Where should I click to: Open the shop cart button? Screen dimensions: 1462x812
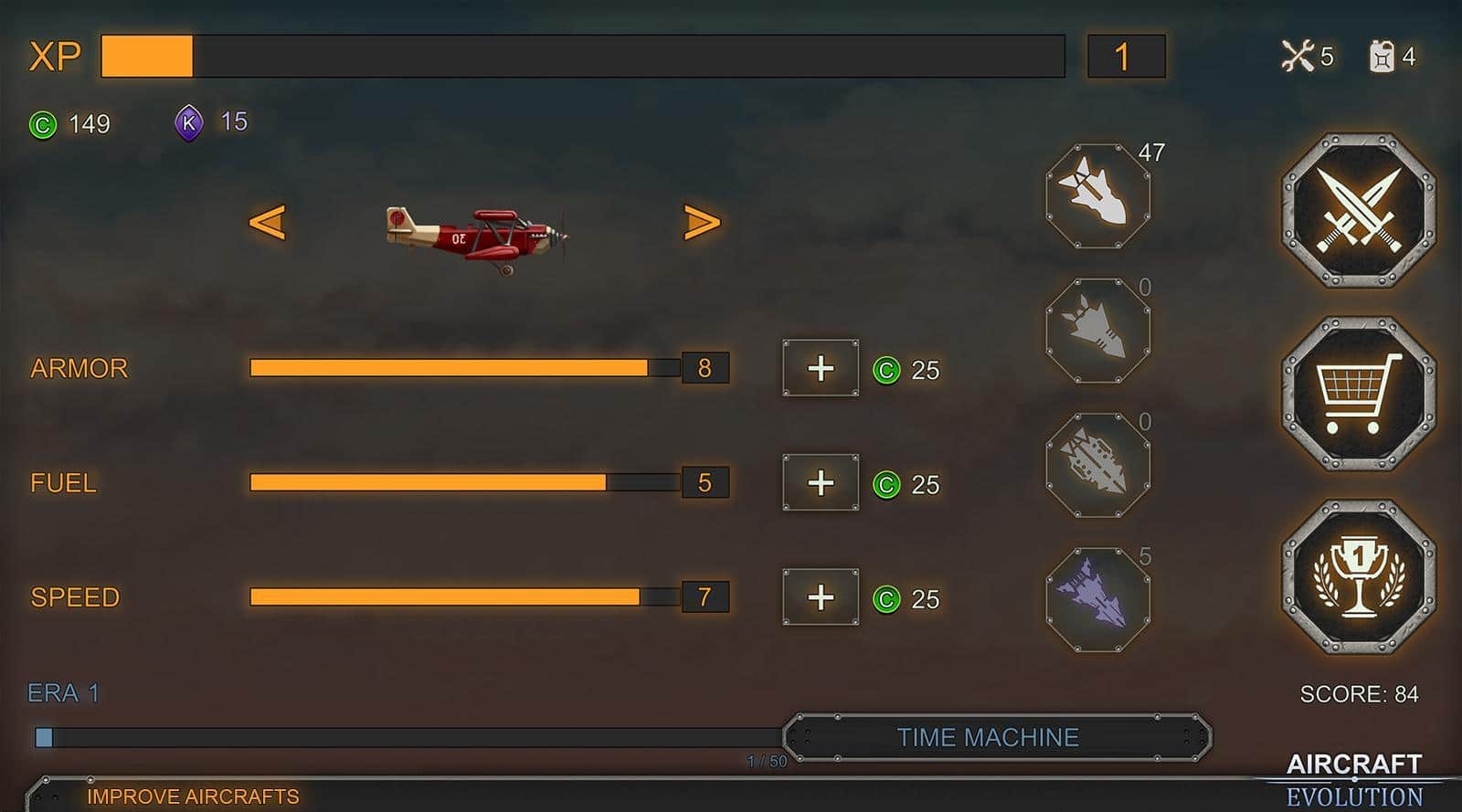click(1359, 394)
